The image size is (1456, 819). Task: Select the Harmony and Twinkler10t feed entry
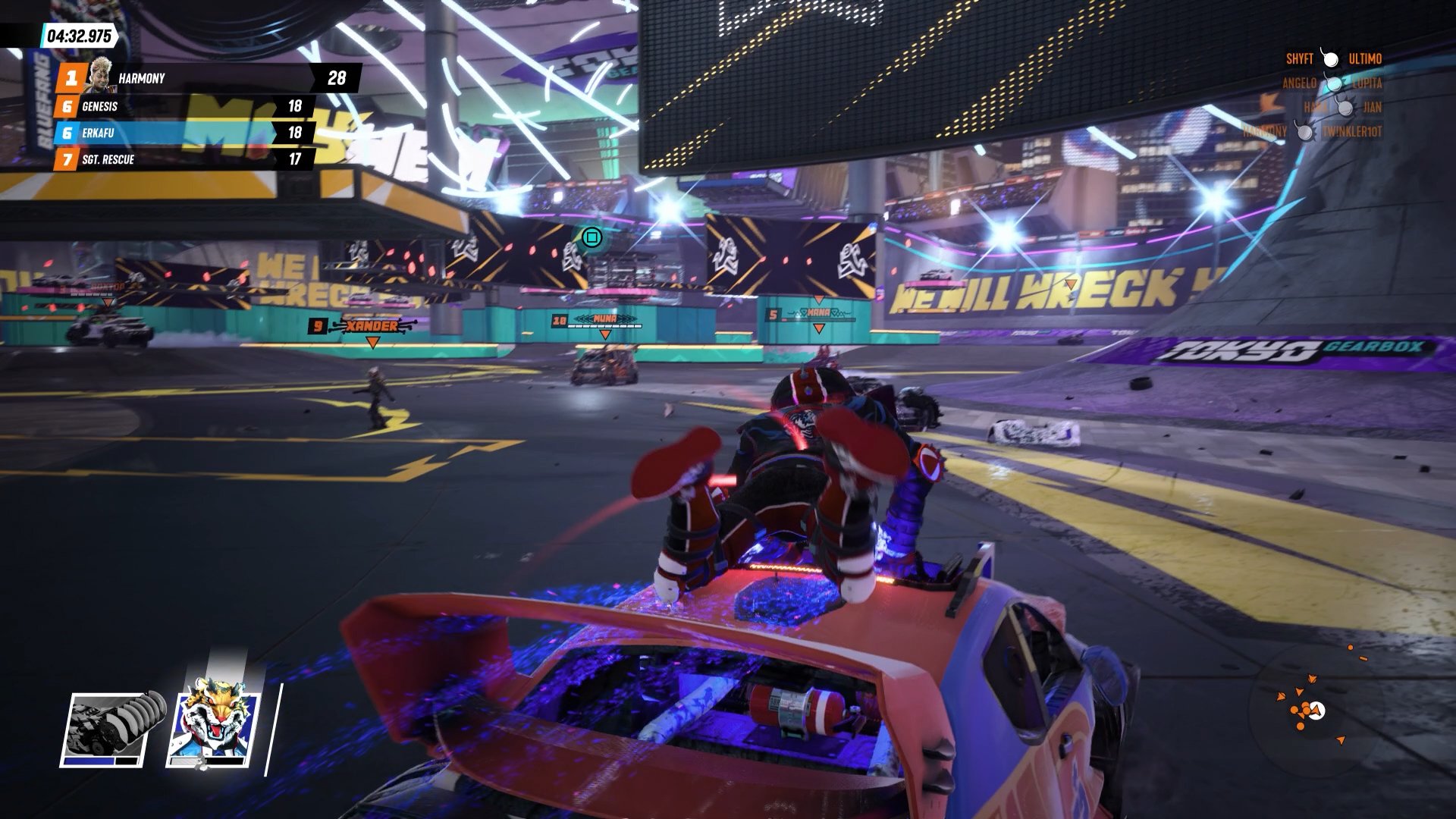coord(1312,132)
